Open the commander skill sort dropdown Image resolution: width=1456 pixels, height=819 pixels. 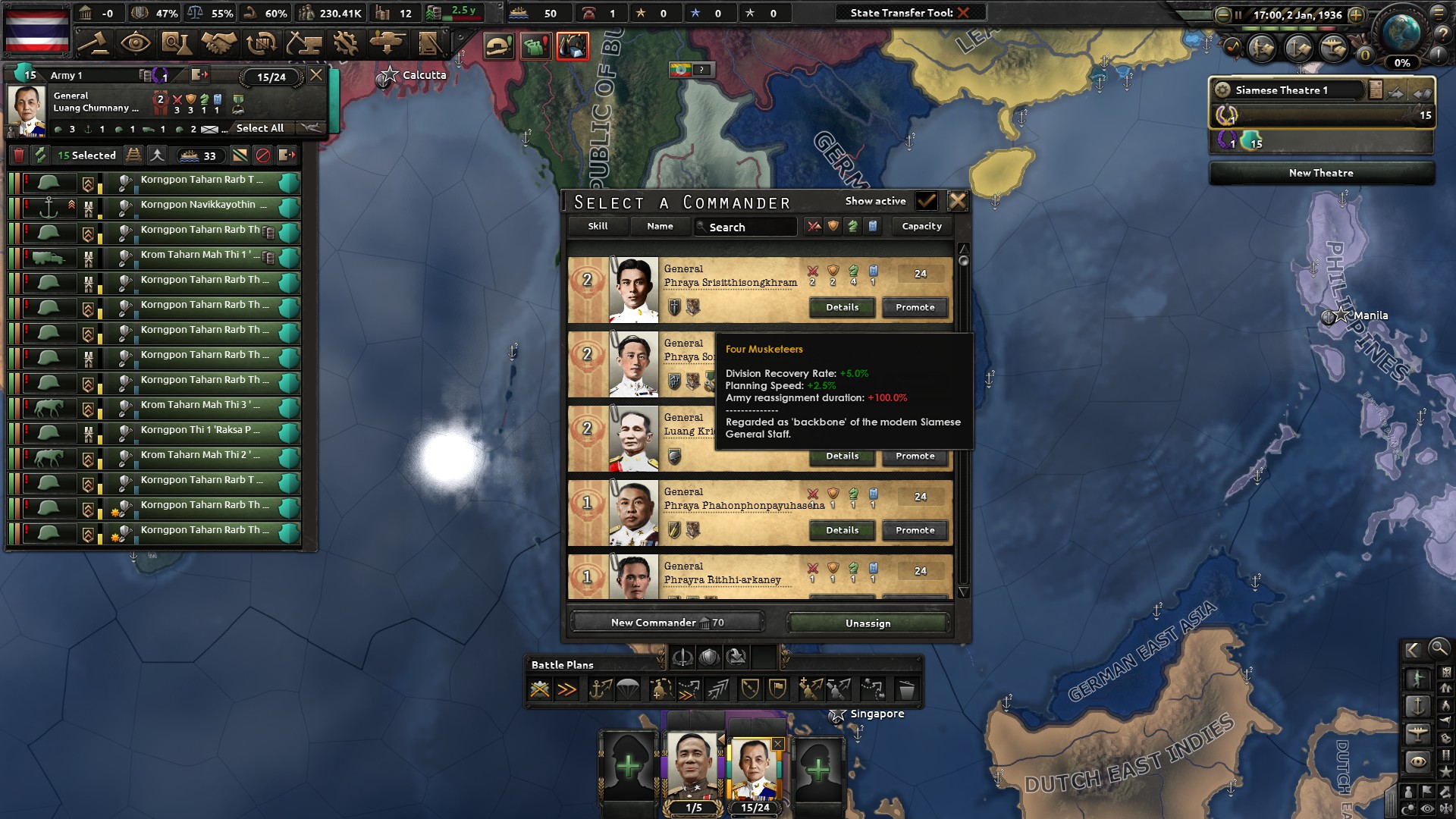(598, 226)
